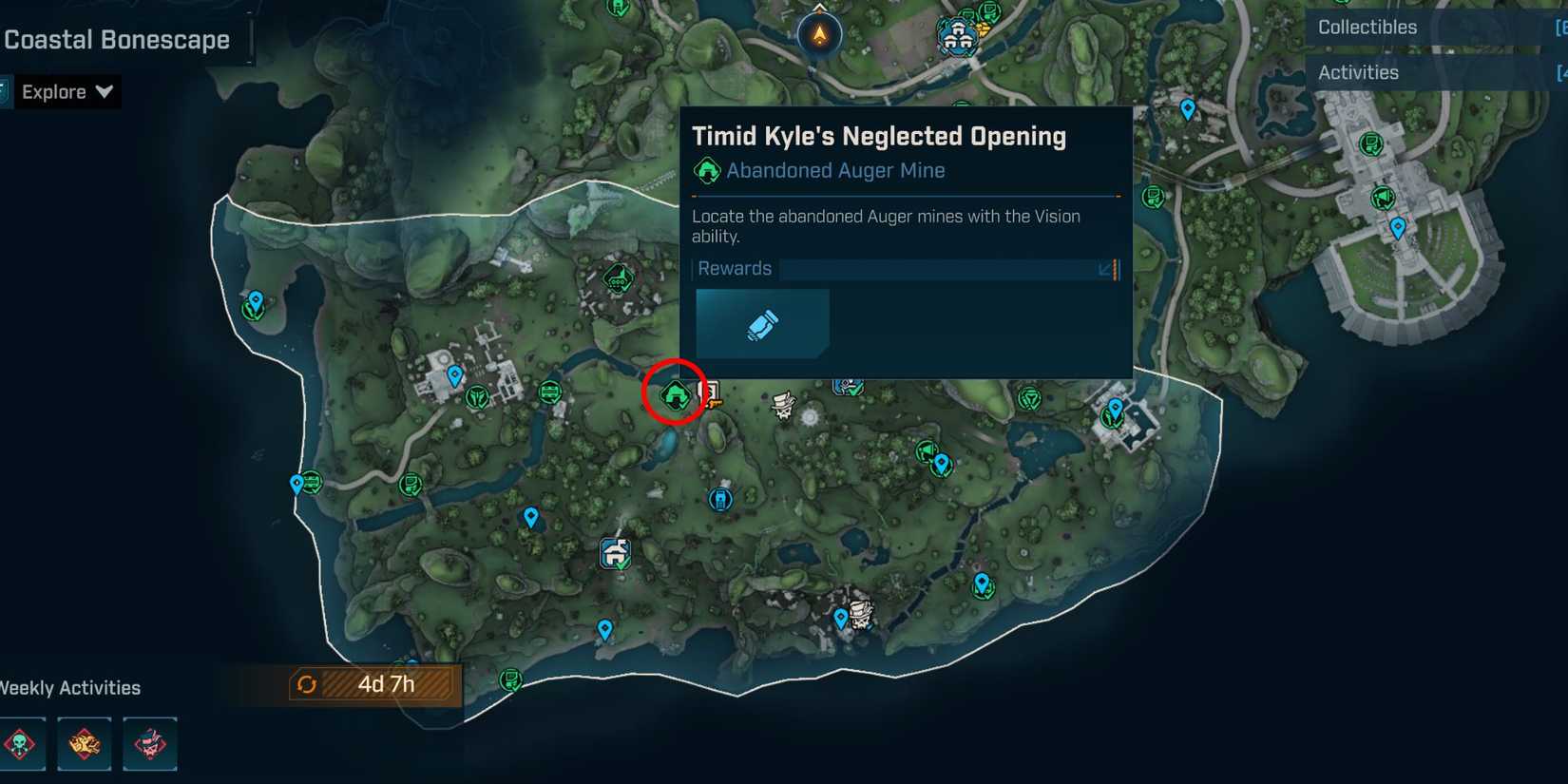Expand the Explore dropdown
The height and width of the screenshot is (784, 1568).
coord(66,91)
